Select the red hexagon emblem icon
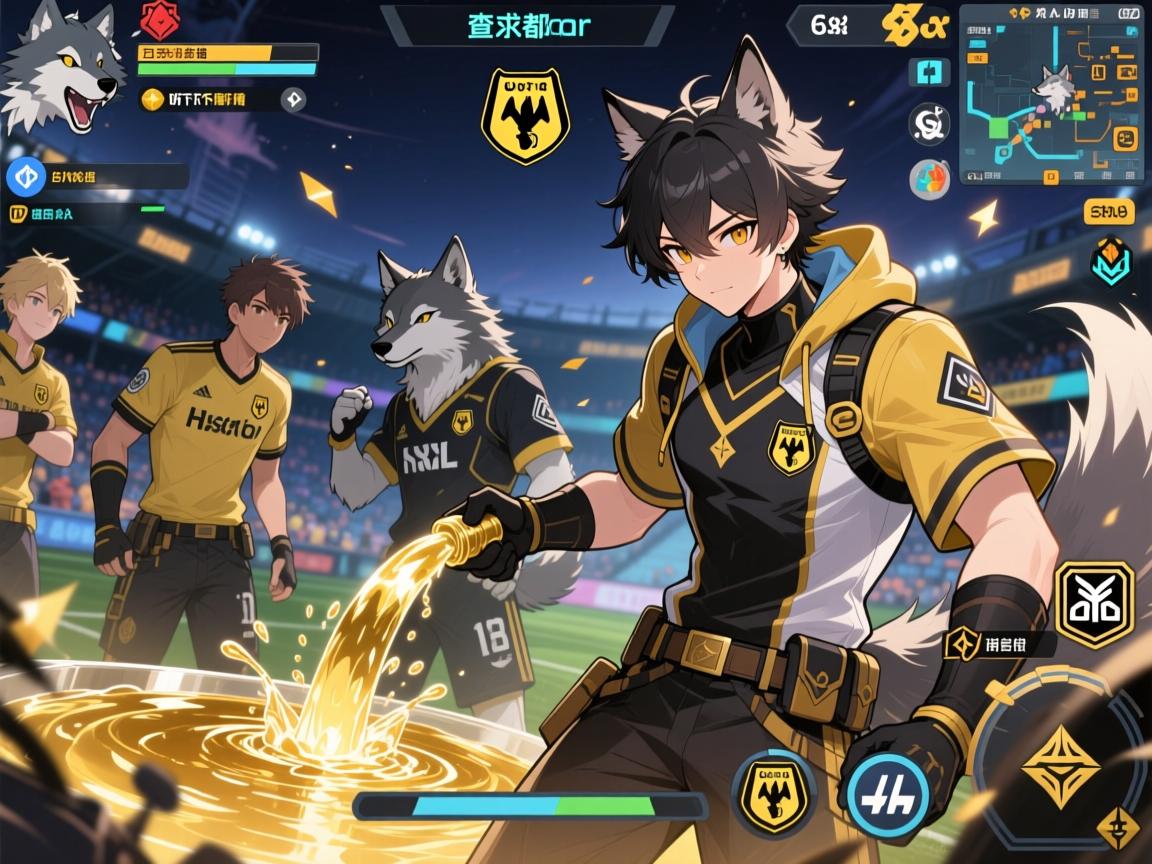Screen dimensions: 1152x864 point(159,20)
